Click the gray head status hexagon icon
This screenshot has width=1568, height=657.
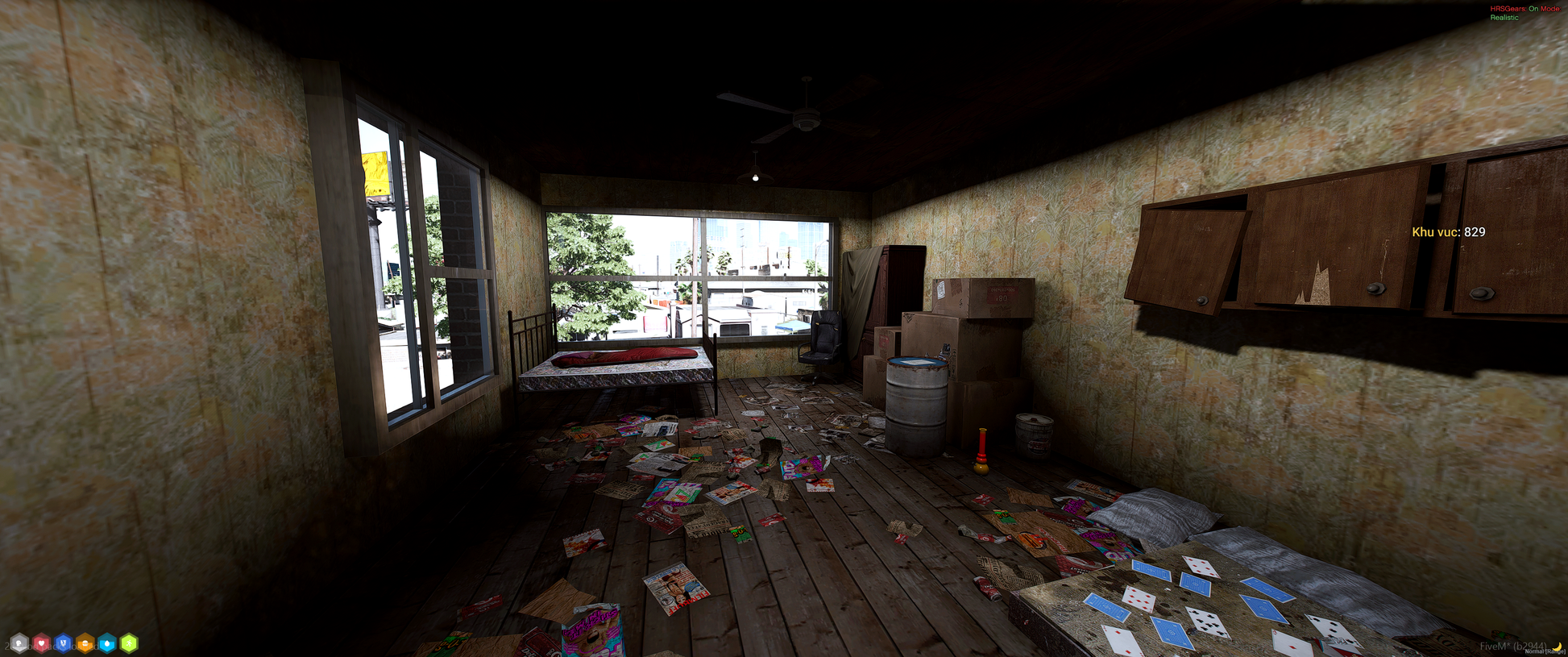pyautogui.click(x=19, y=643)
